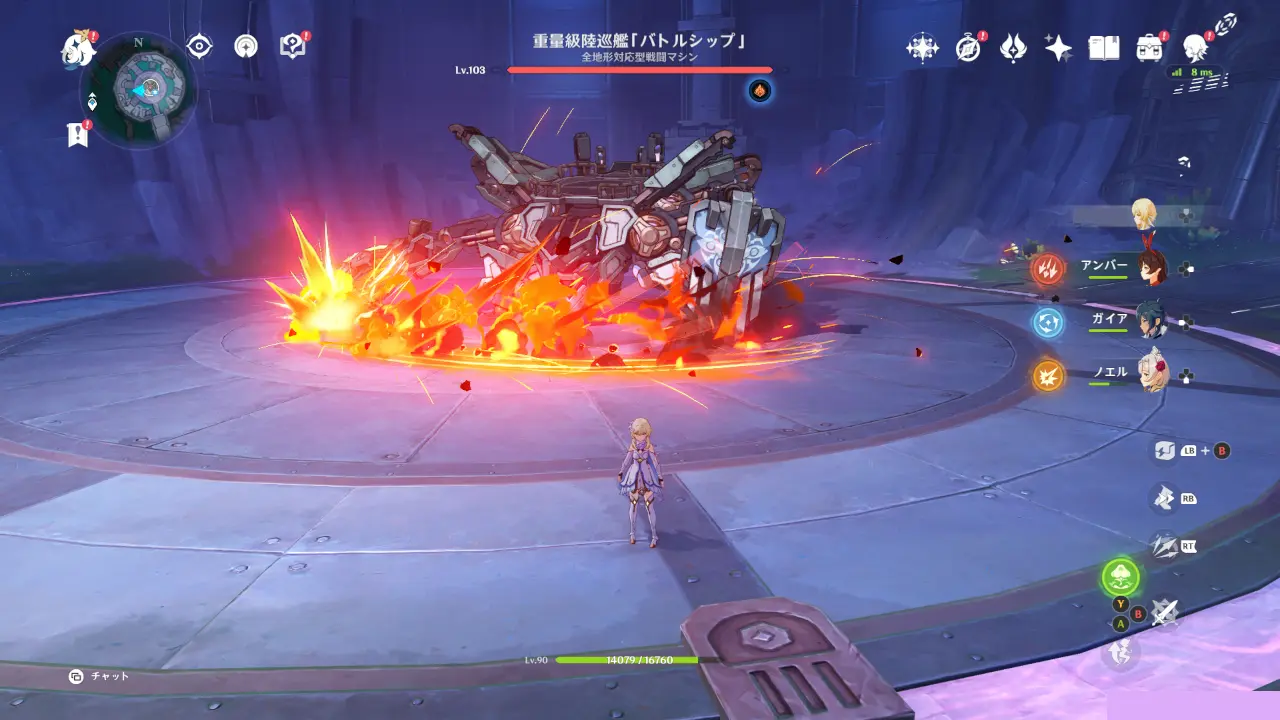Viewport: 1280px width, 720px height.
Task: Open the battle pass wings icon
Action: 1013,48
